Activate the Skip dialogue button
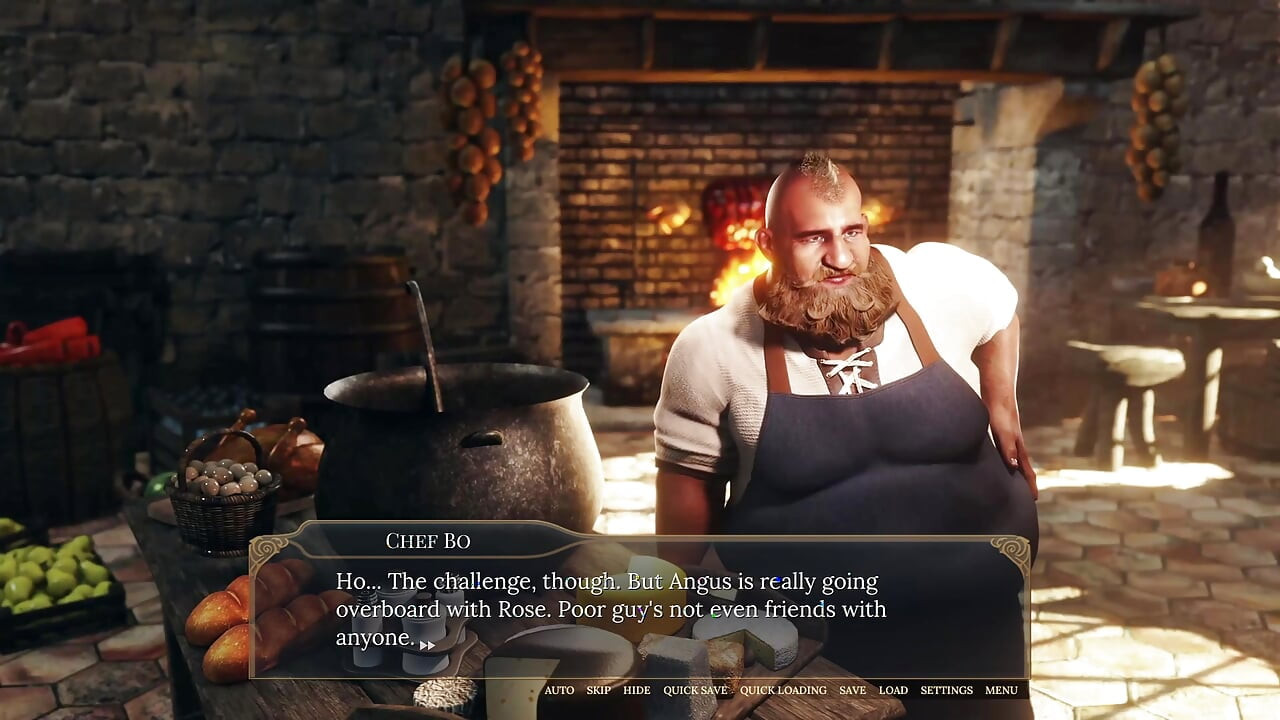The image size is (1280, 720). click(598, 690)
